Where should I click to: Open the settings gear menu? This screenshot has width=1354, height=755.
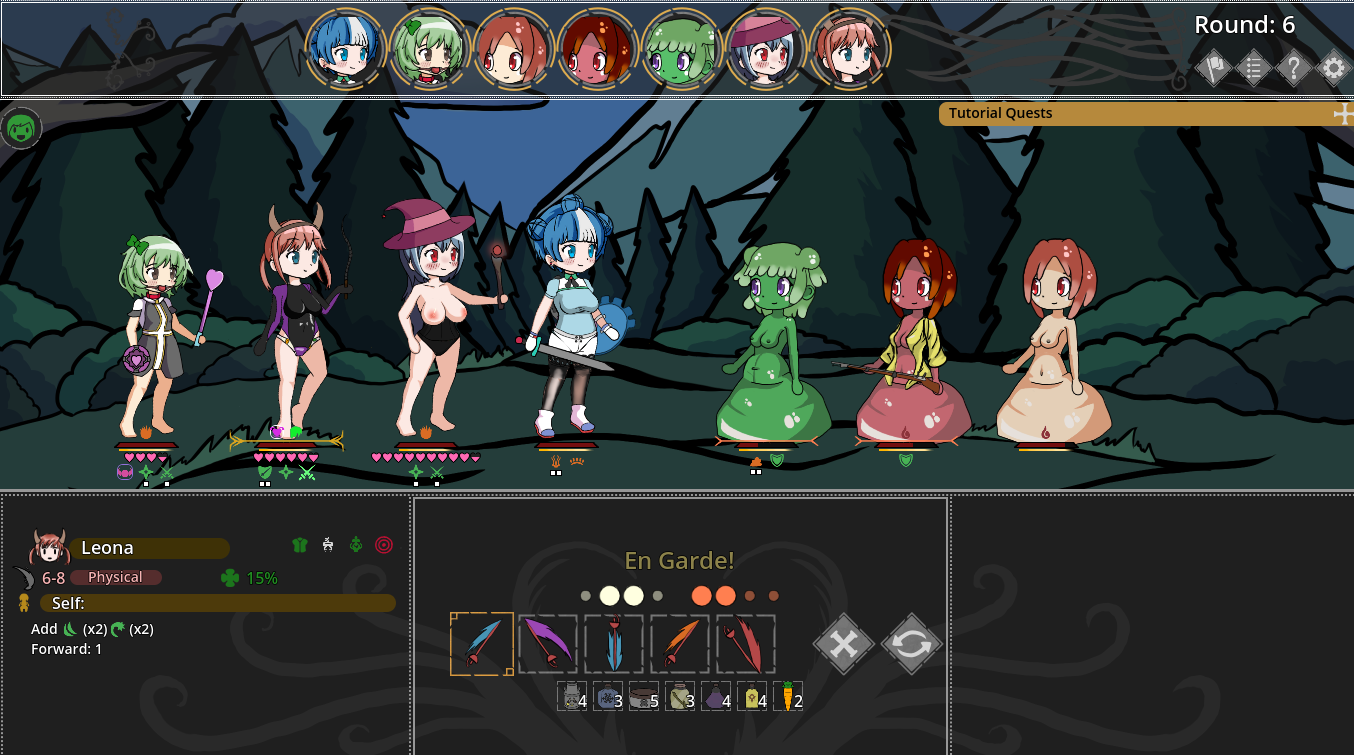click(1333, 69)
